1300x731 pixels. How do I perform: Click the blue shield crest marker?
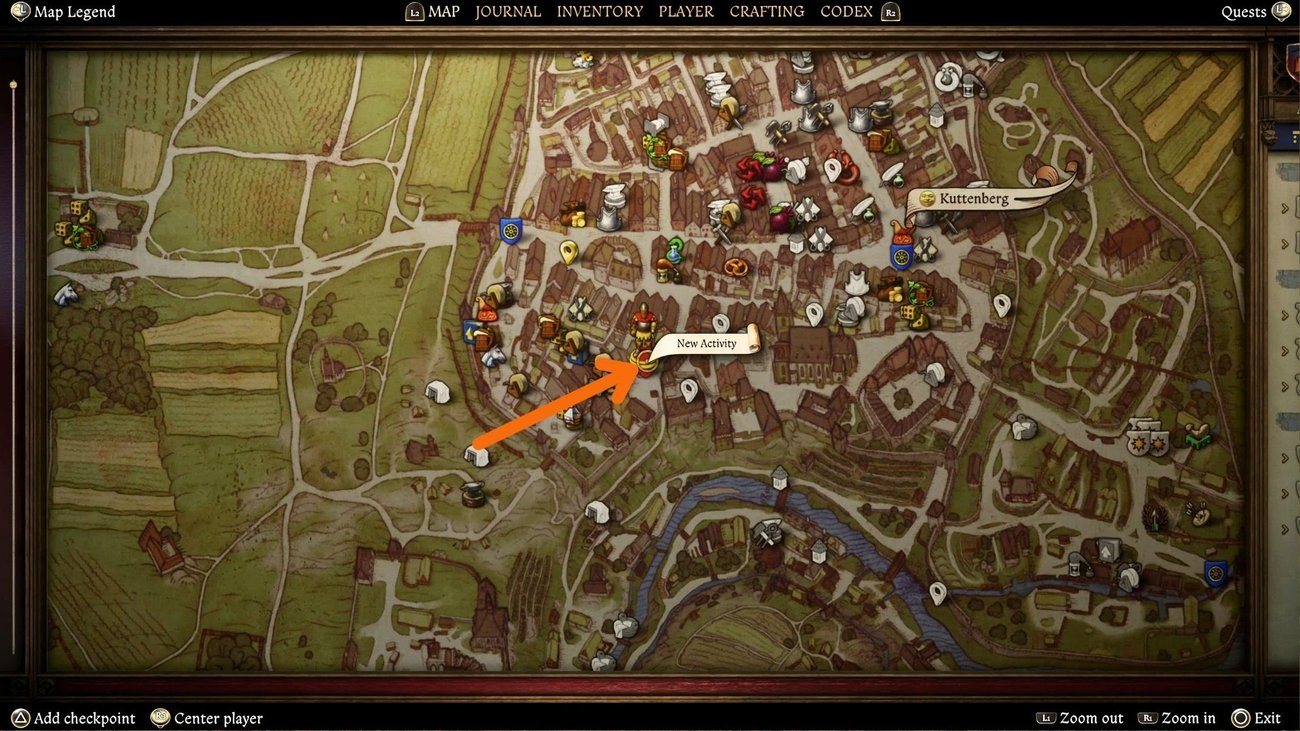click(509, 229)
